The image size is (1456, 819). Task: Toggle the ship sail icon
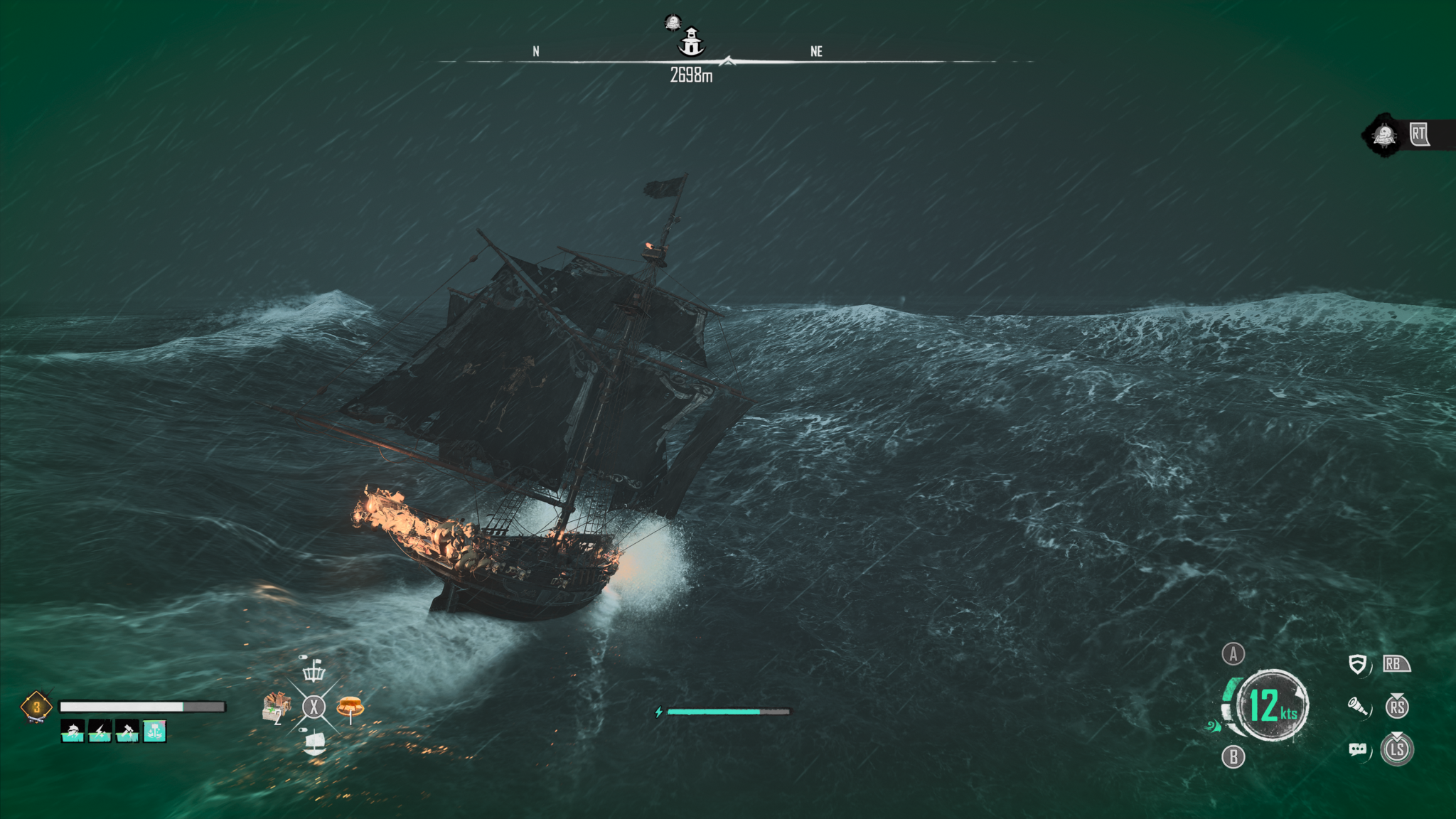pos(314,744)
